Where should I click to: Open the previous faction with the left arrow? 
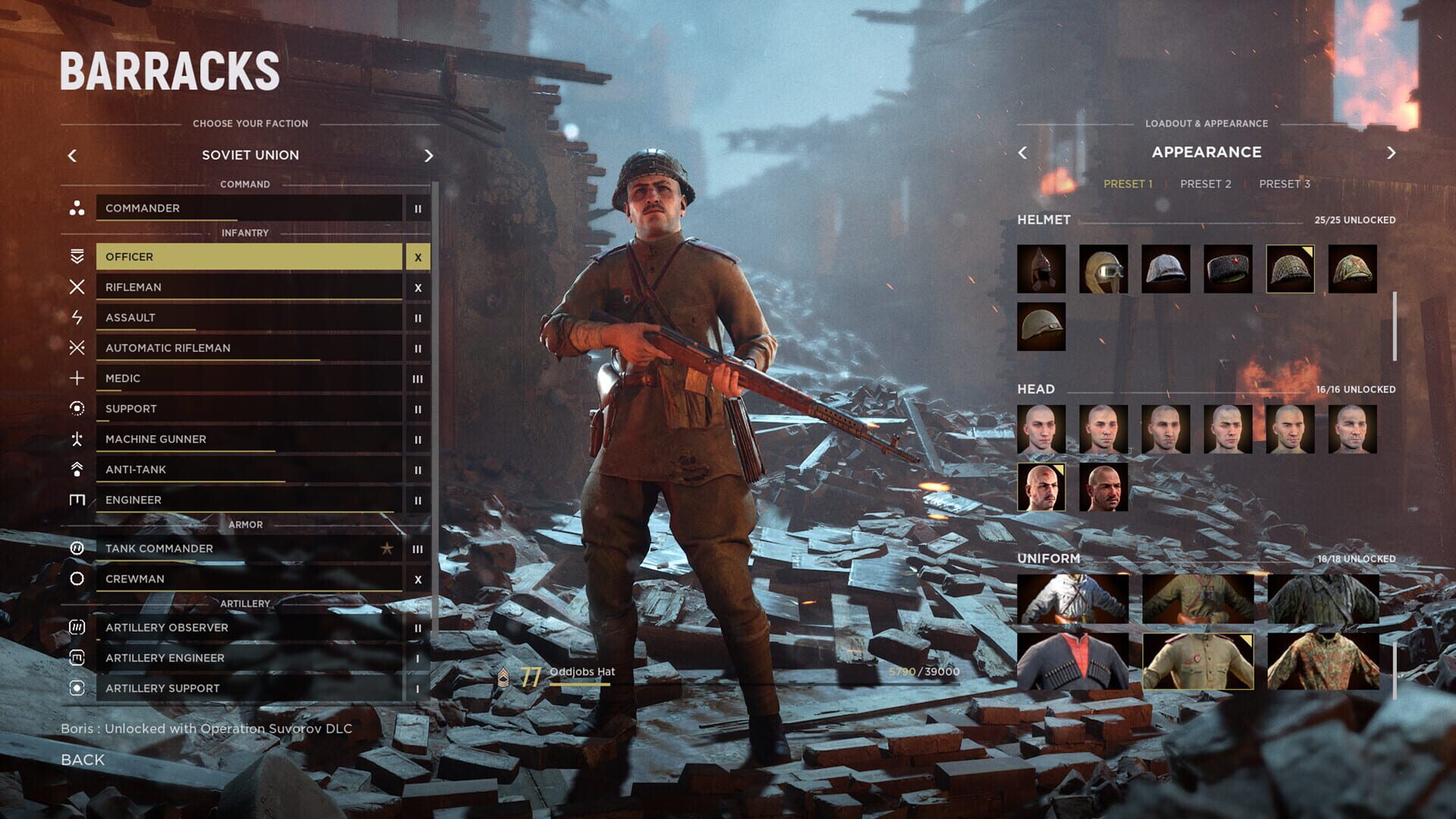(x=72, y=155)
